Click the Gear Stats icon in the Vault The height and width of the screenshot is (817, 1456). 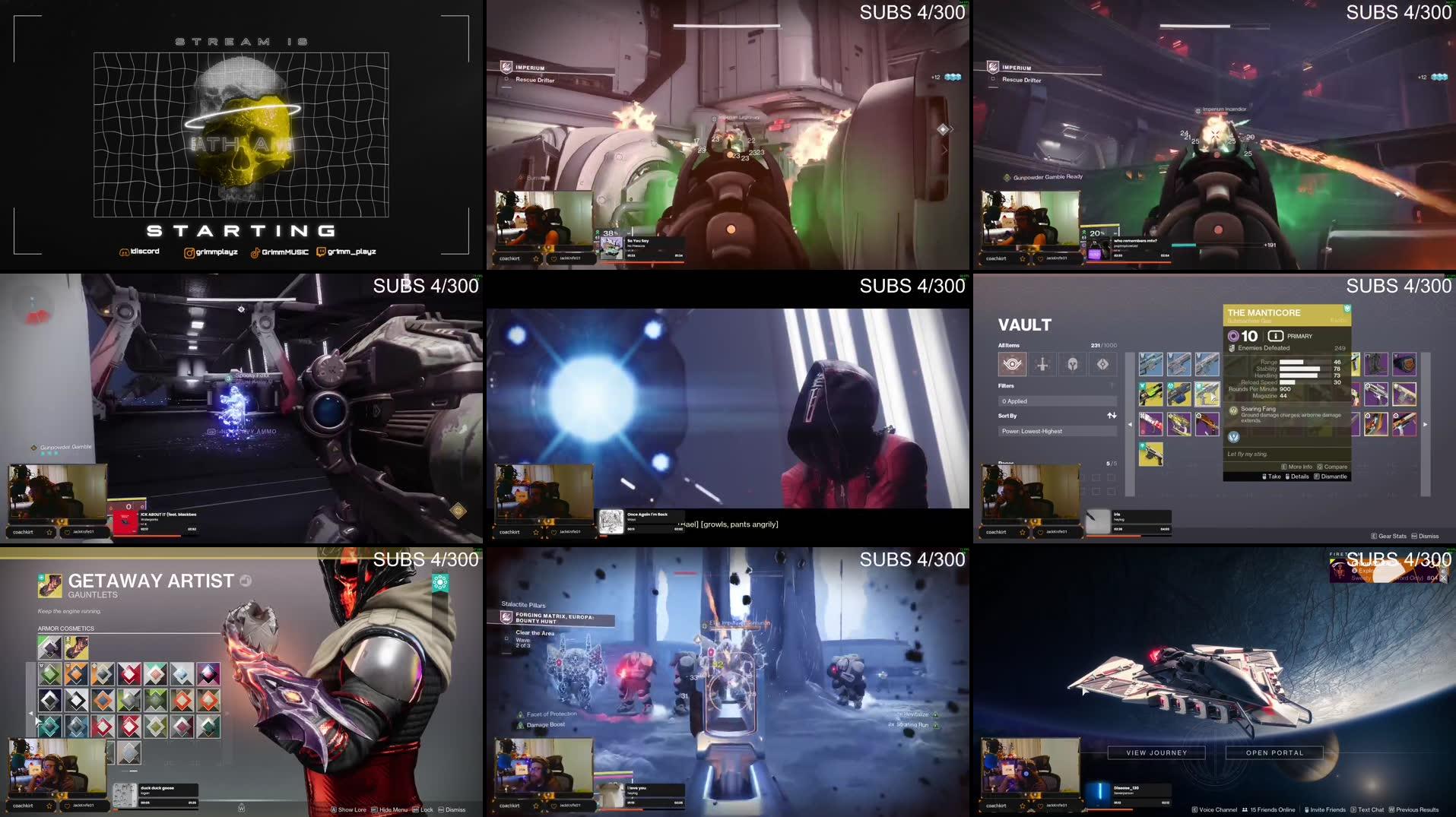[1373, 536]
